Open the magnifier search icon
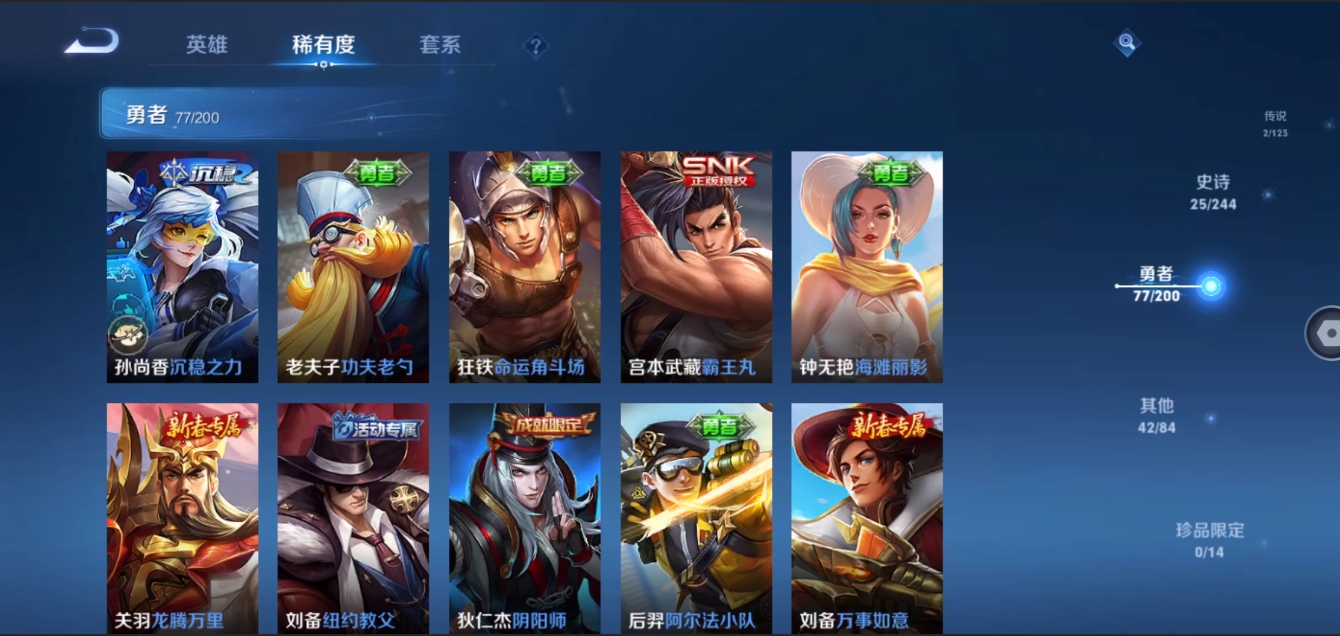 pyautogui.click(x=1127, y=43)
